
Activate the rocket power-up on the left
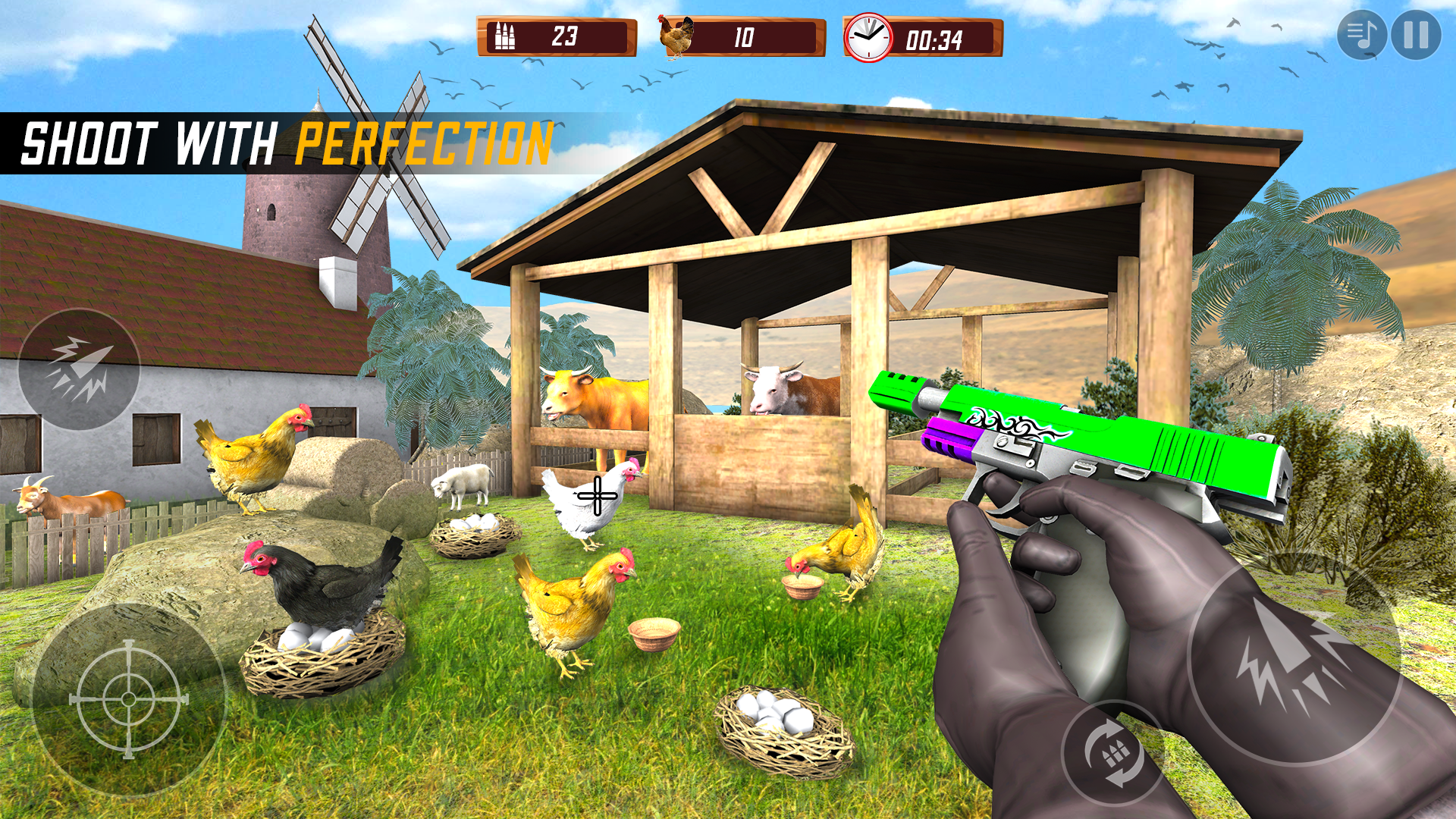pyautogui.click(x=78, y=366)
